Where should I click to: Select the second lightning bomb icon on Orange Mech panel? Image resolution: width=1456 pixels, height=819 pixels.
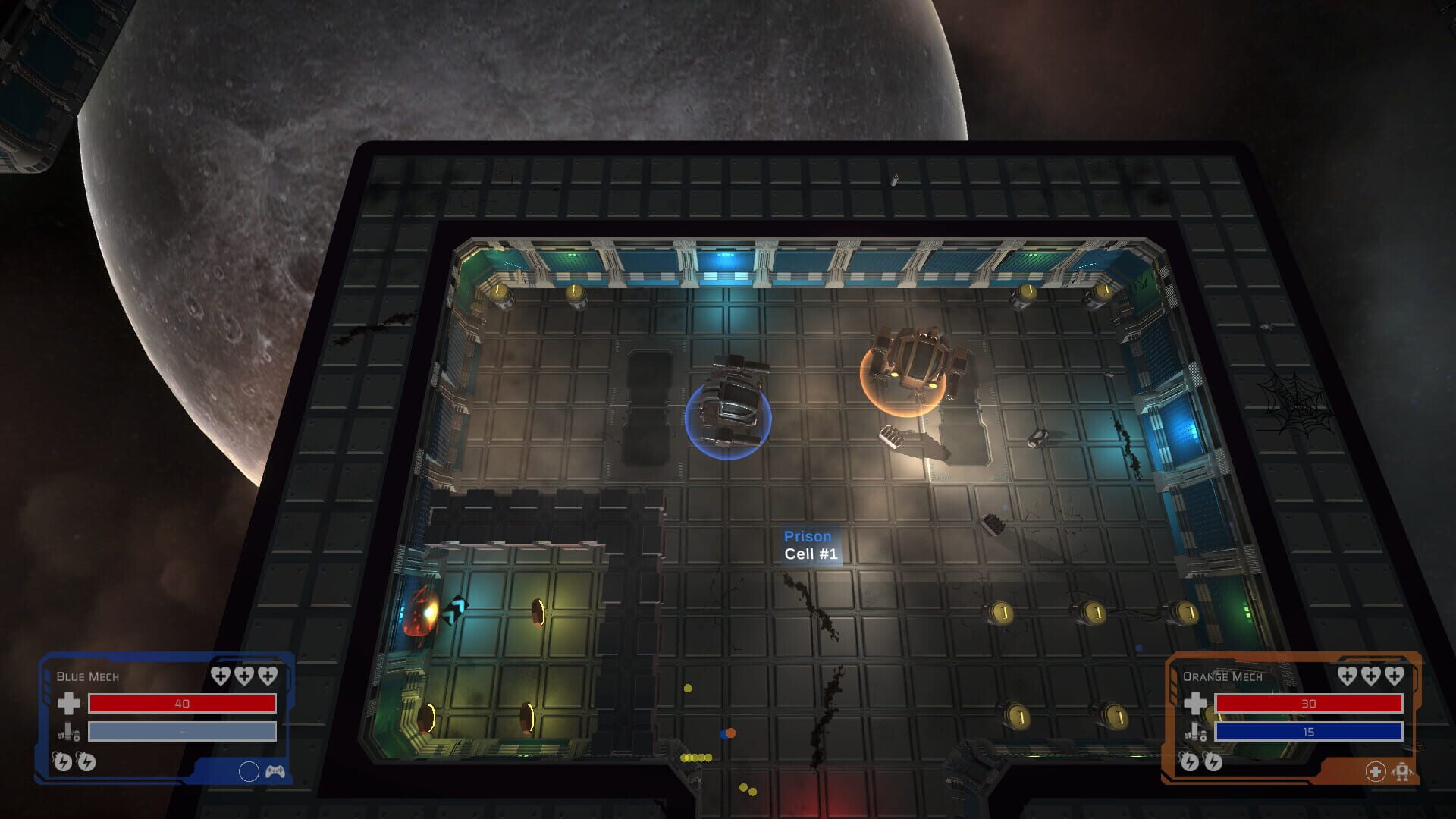[1214, 763]
